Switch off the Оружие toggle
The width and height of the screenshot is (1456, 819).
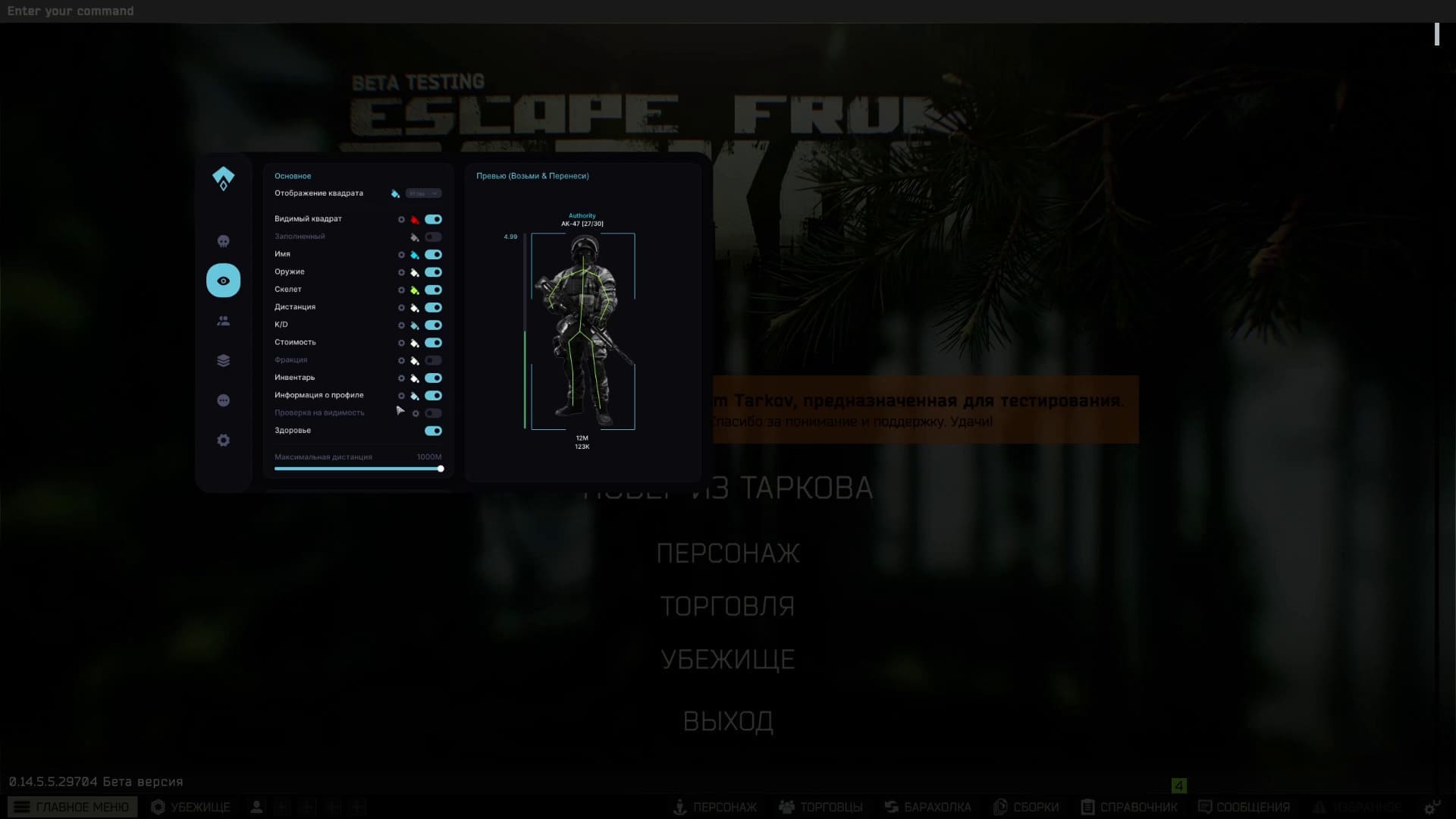(433, 272)
